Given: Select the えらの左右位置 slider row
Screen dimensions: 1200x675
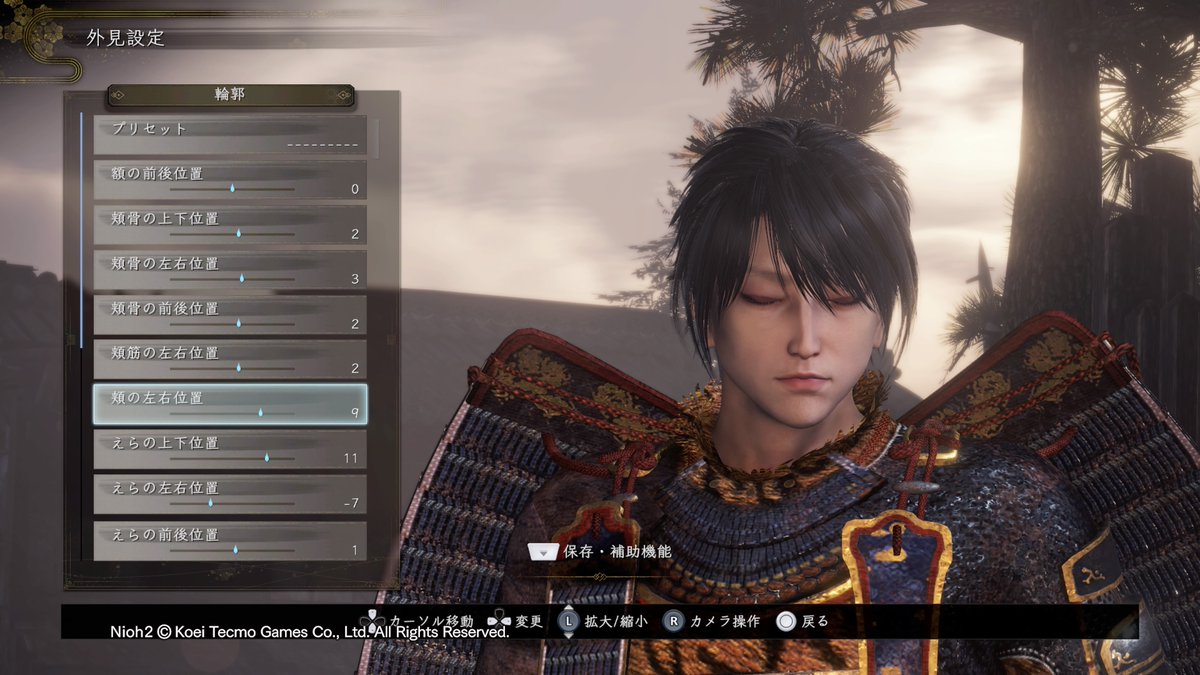Looking at the screenshot, I should coord(230,494).
